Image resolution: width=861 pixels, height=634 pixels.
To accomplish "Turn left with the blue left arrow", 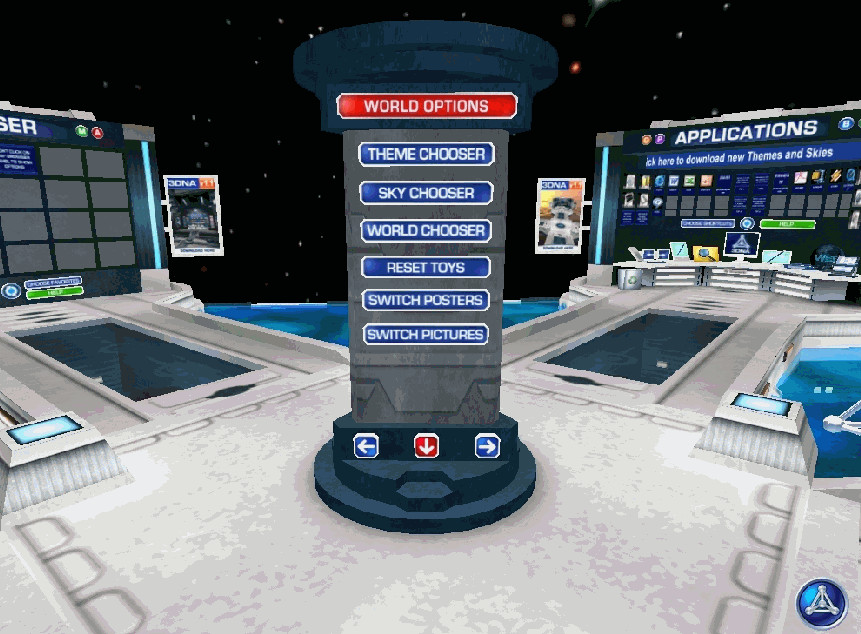I will click(x=366, y=446).
